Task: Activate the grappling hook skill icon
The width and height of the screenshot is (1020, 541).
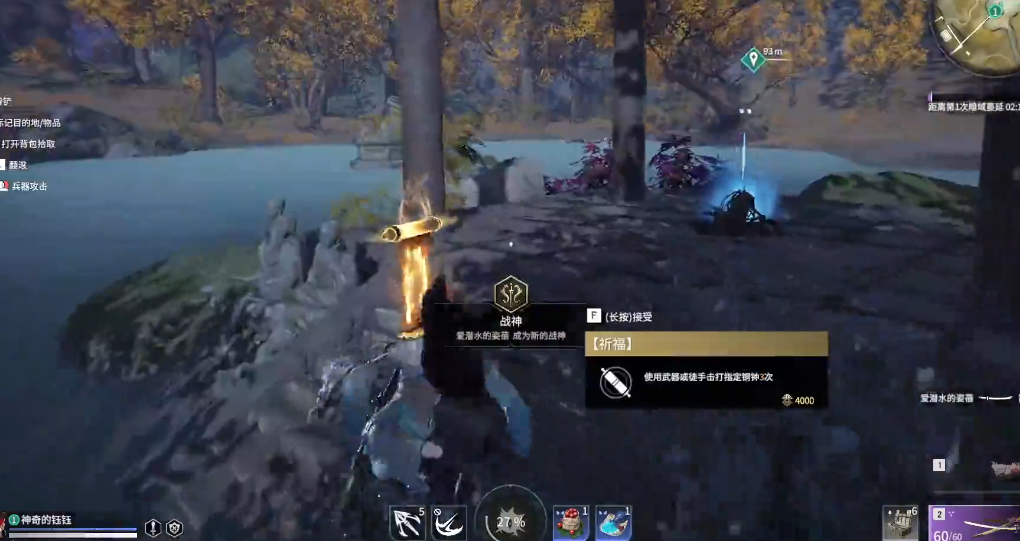Action: click(407, 522)
